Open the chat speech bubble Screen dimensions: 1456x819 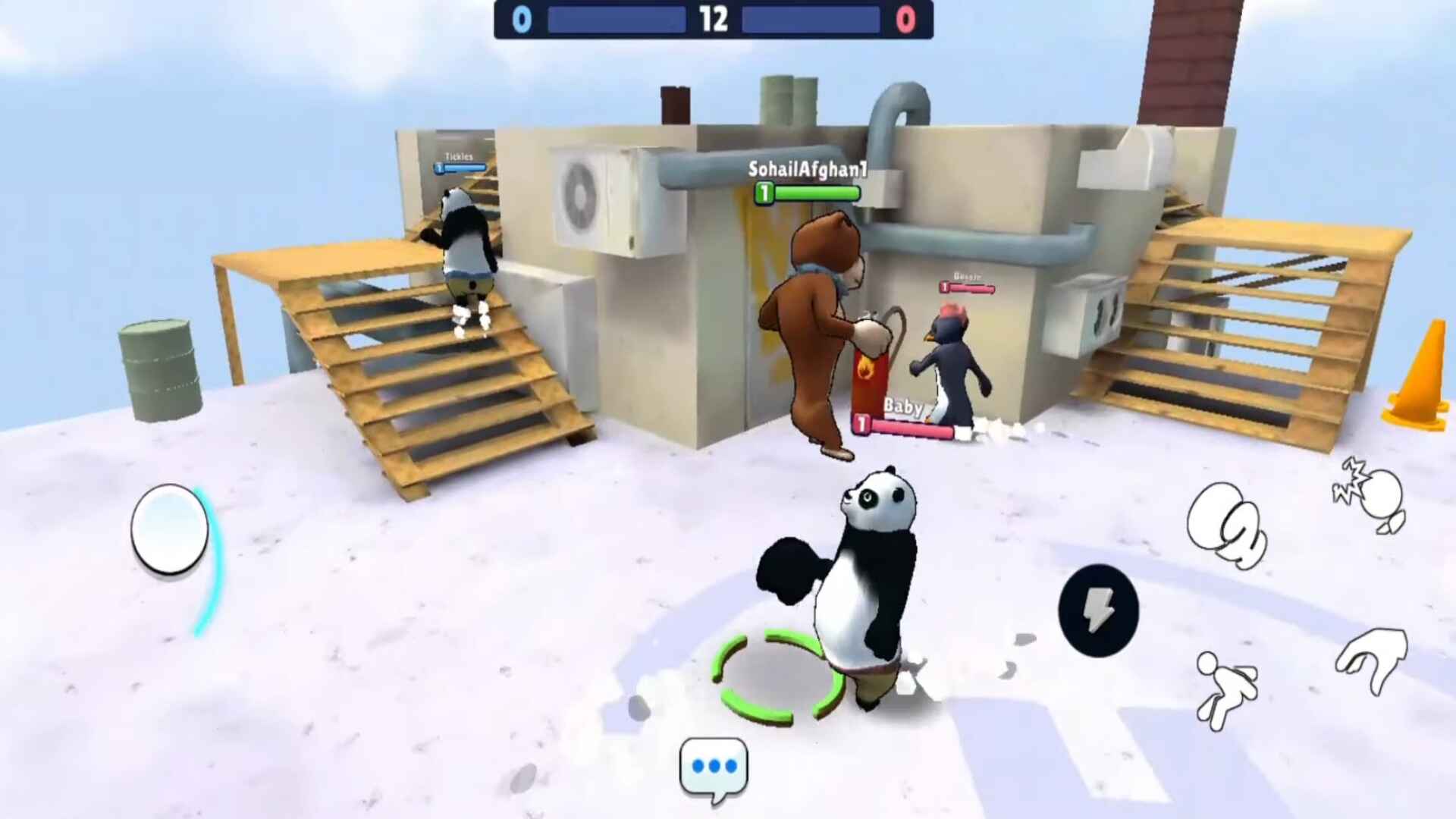713,768
